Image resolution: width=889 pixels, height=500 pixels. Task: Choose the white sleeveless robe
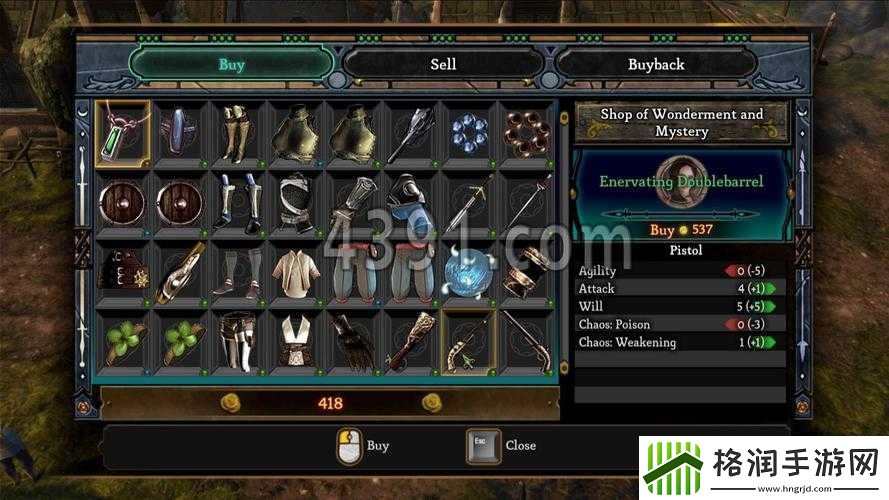tap(295, 341)
